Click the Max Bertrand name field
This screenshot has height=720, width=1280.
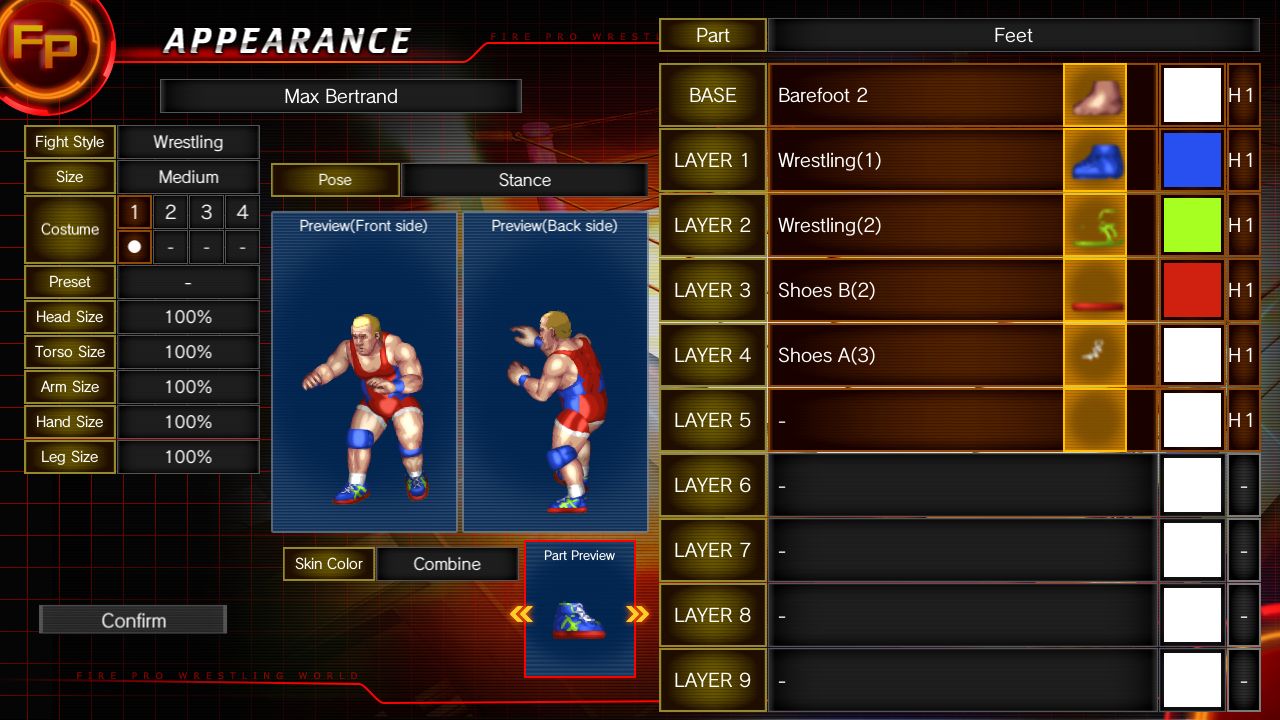tap(341, 96)
